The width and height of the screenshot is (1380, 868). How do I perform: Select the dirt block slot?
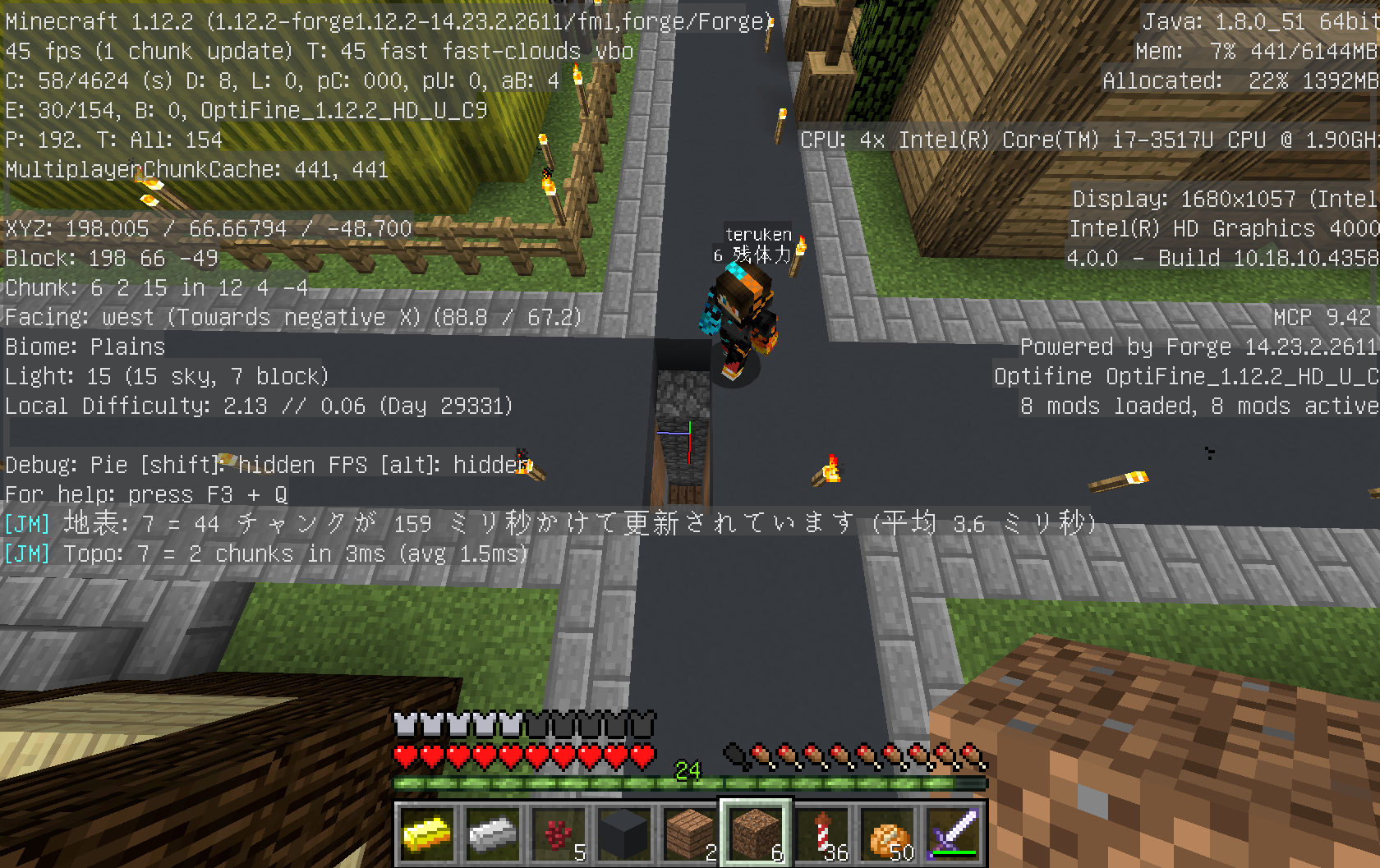pyautogui.click(x=756, y=834)
